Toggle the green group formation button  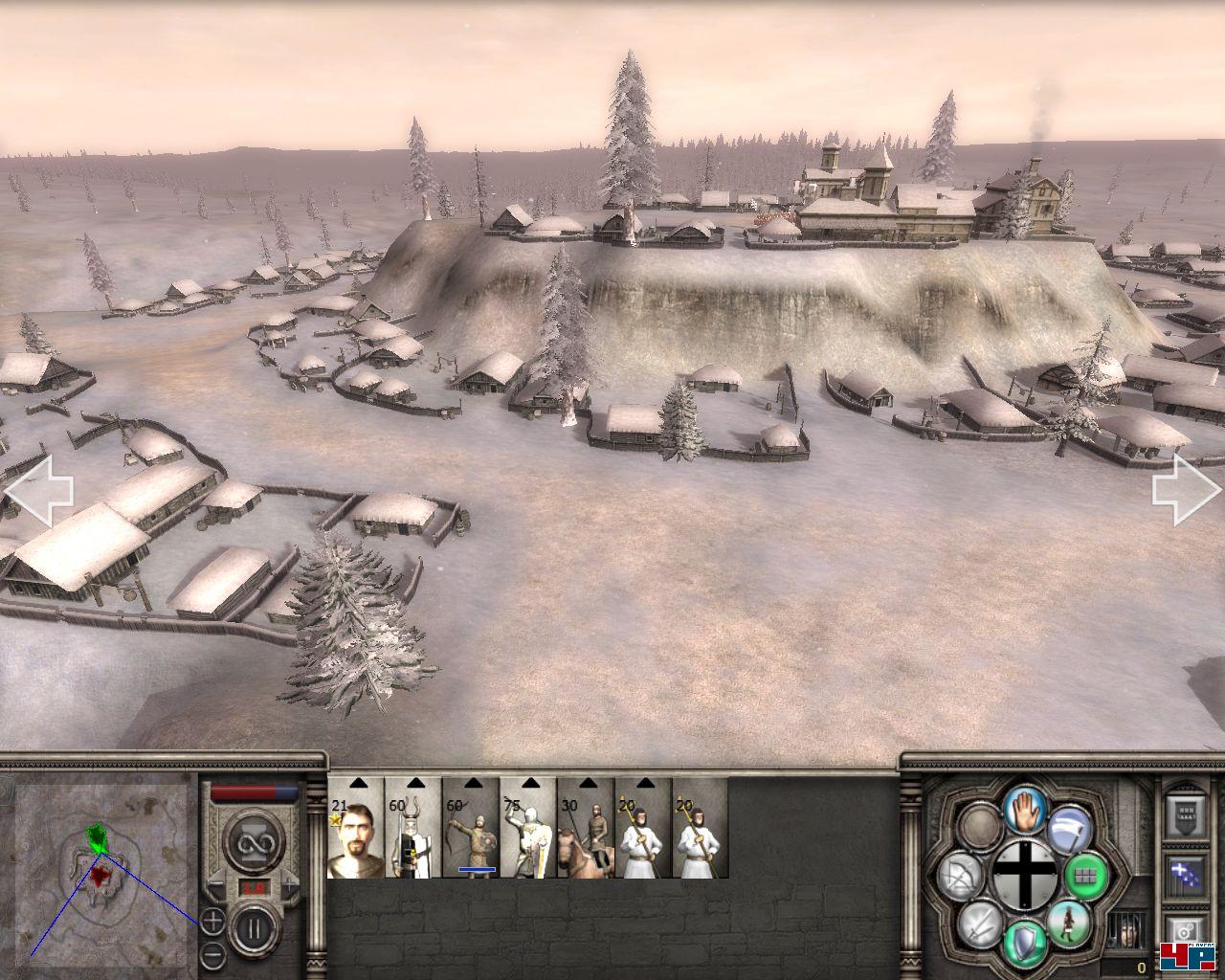pyautogui.click(x=1084, y=874)
